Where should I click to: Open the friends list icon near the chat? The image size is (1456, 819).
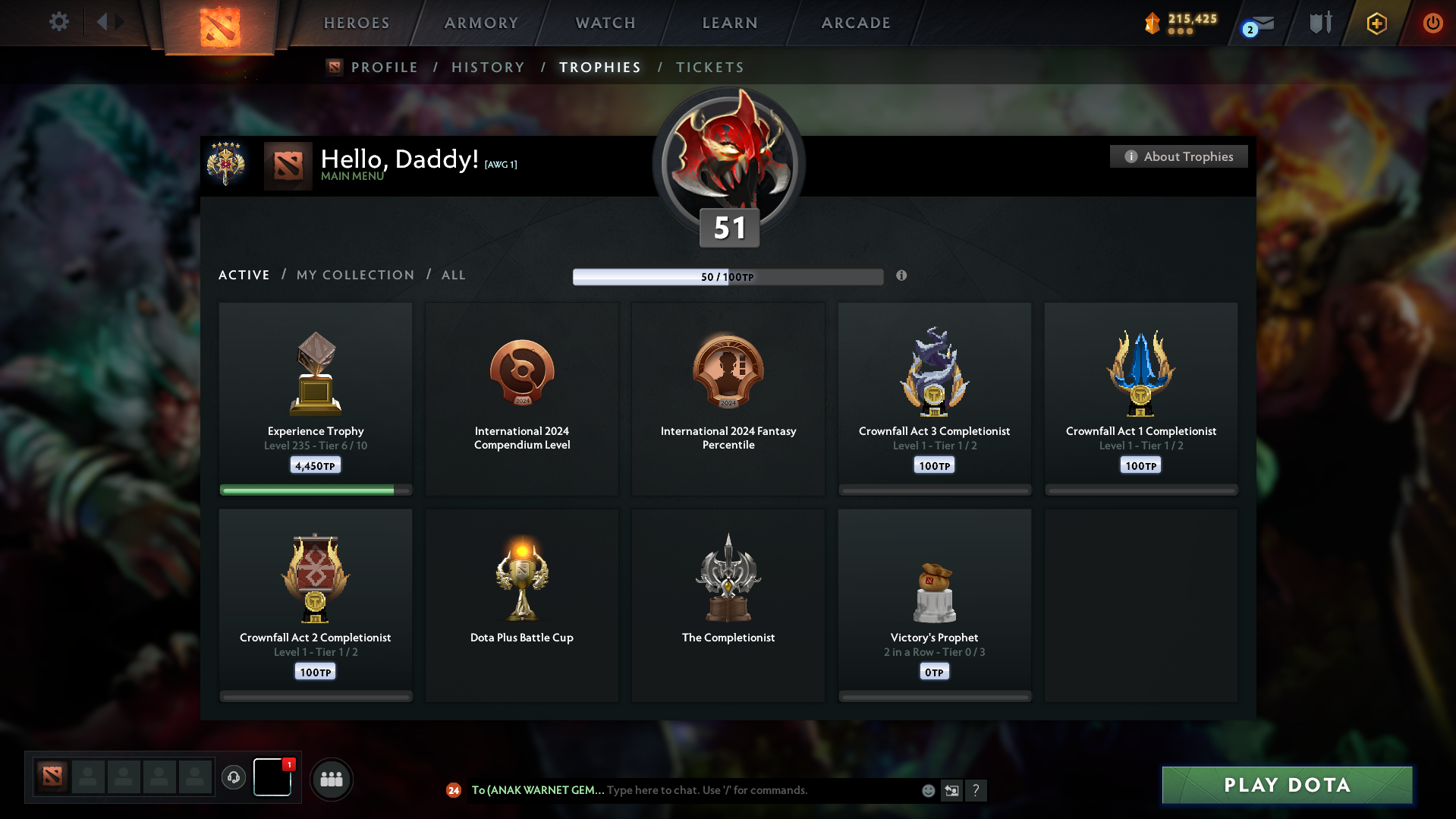[x=332, y=779]
